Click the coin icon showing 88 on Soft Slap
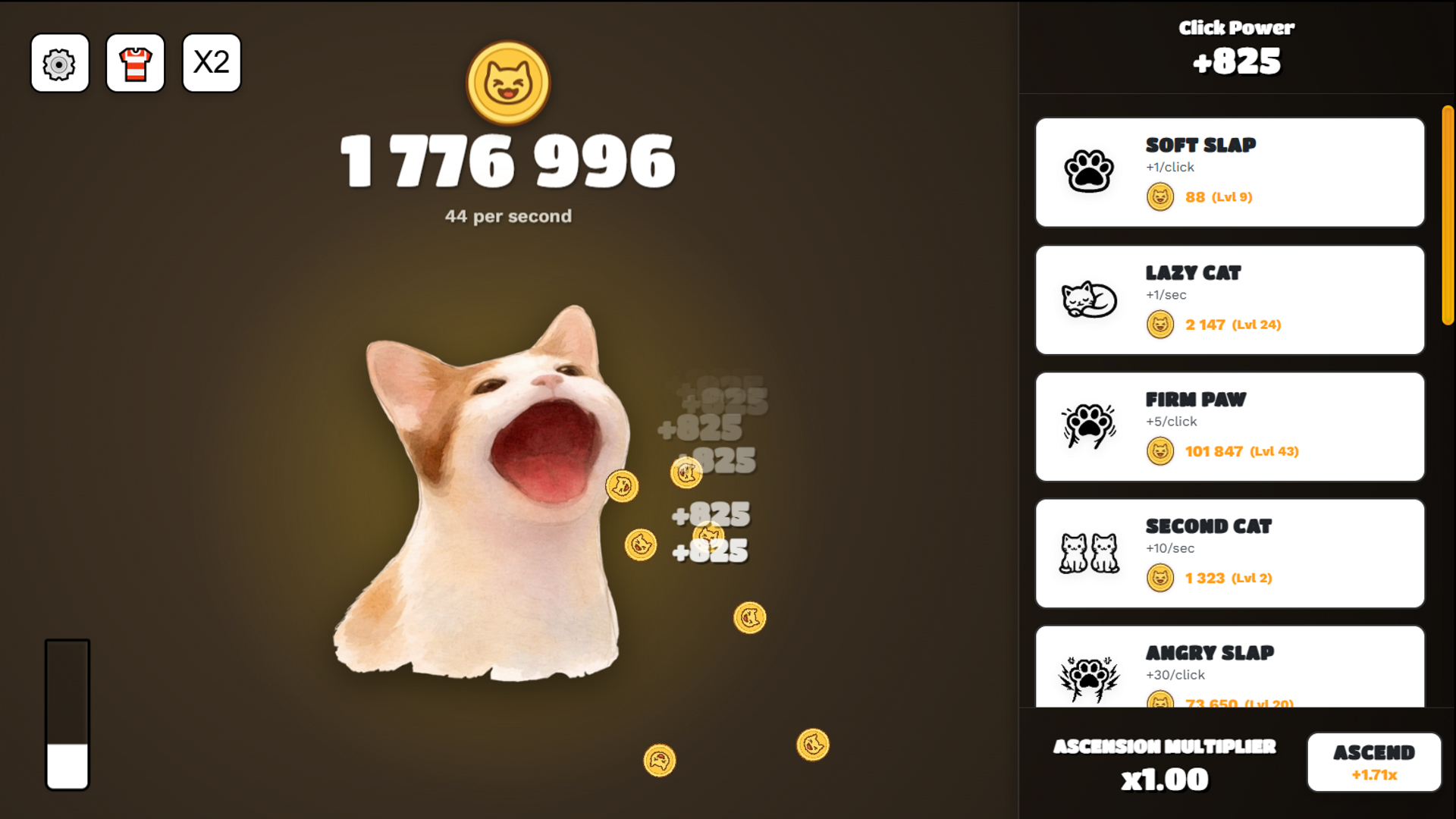The height and width of the screenshot is (819, 1456). pos(1160,196)
